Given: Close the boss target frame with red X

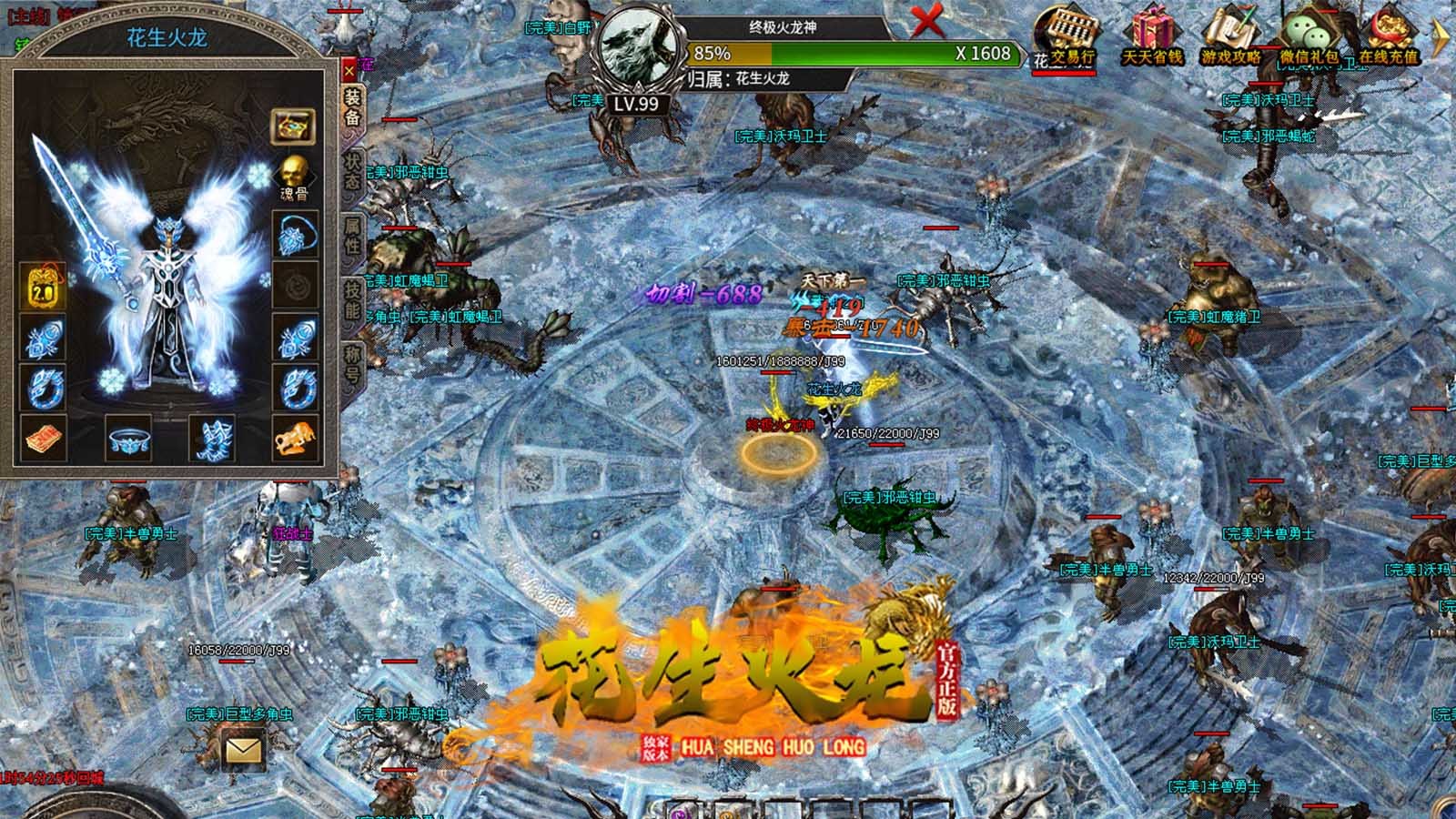Looking at the screenshot, I should [927, 18].
